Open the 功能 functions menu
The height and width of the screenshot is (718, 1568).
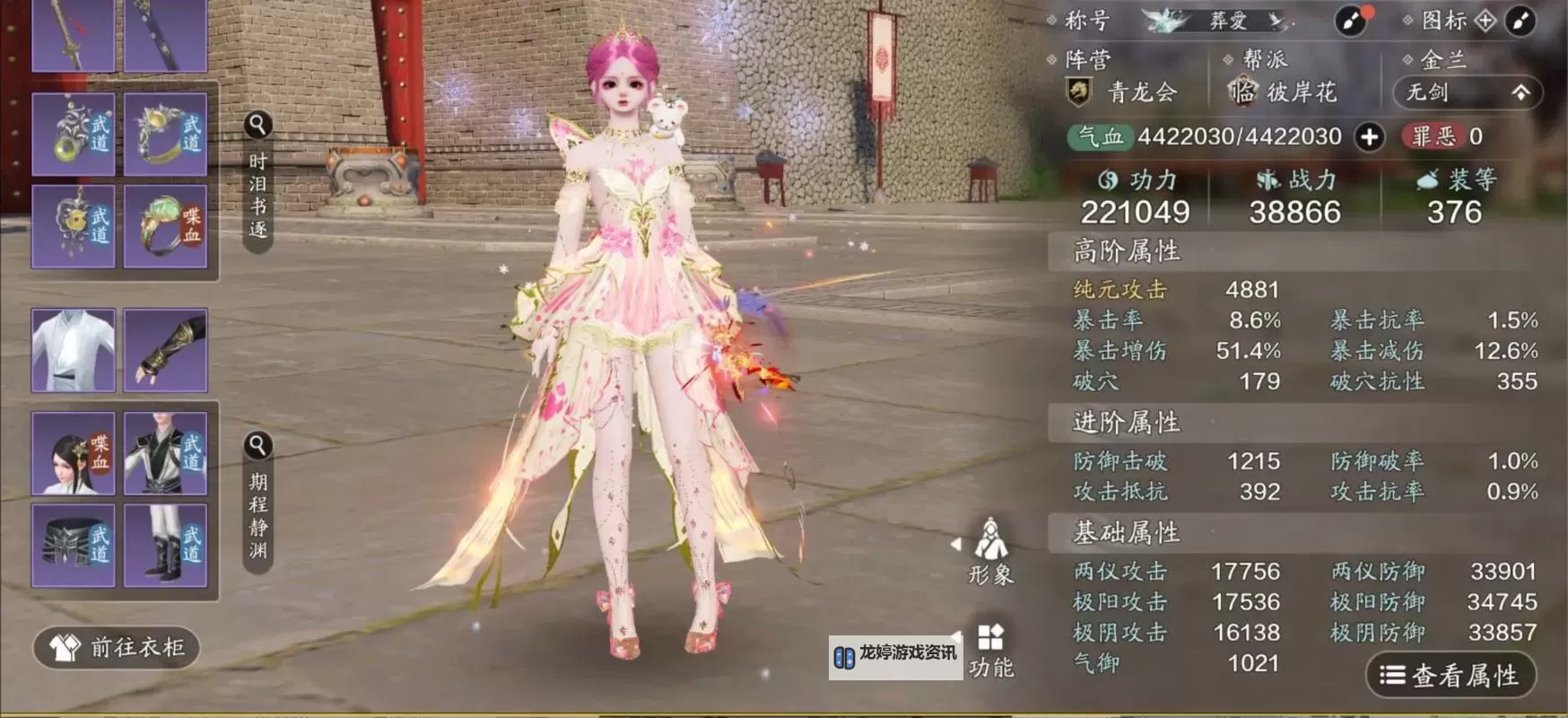coord(990,651)
